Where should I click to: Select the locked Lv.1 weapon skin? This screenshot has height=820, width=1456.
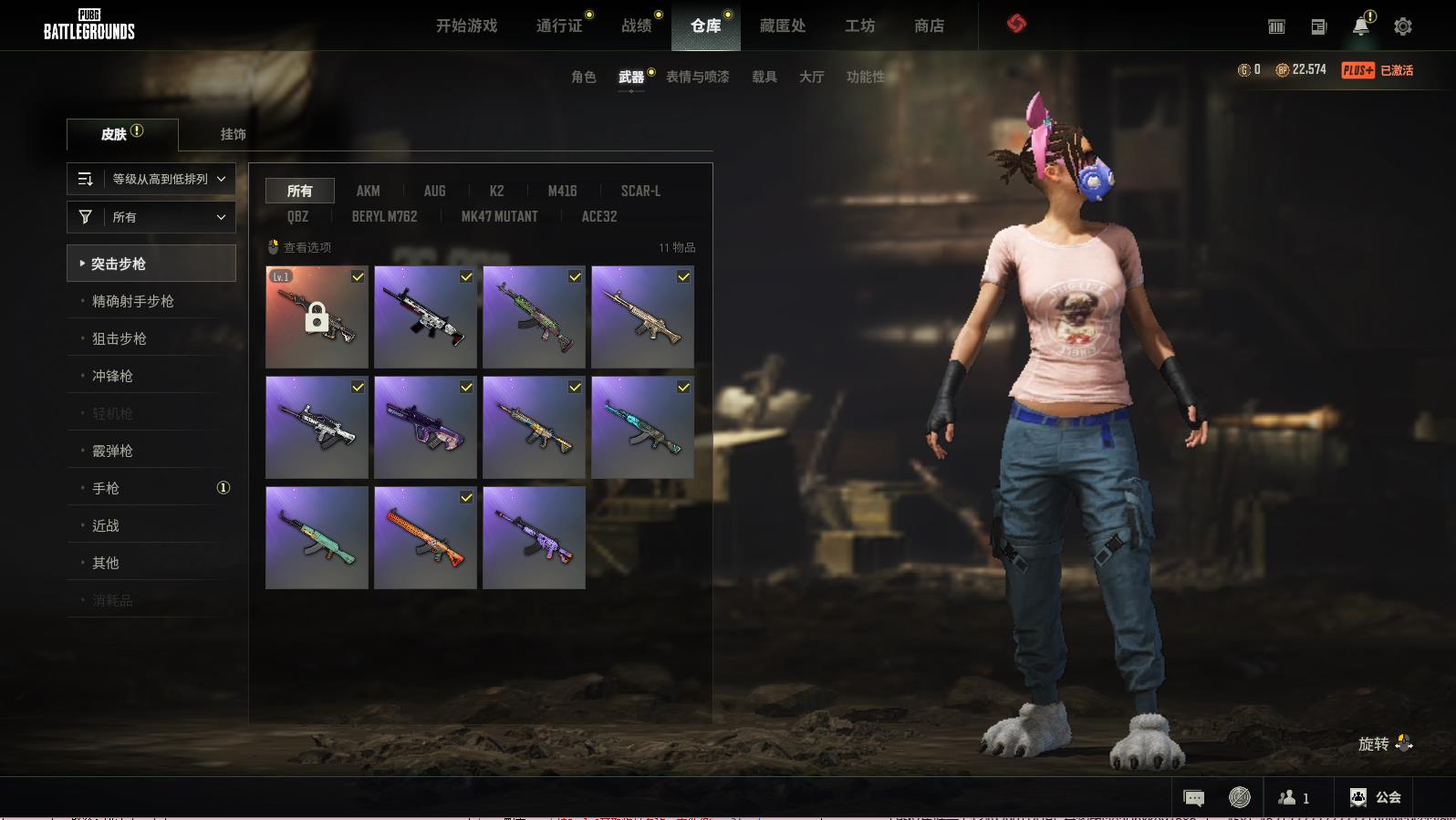click(x=317, y=317)
